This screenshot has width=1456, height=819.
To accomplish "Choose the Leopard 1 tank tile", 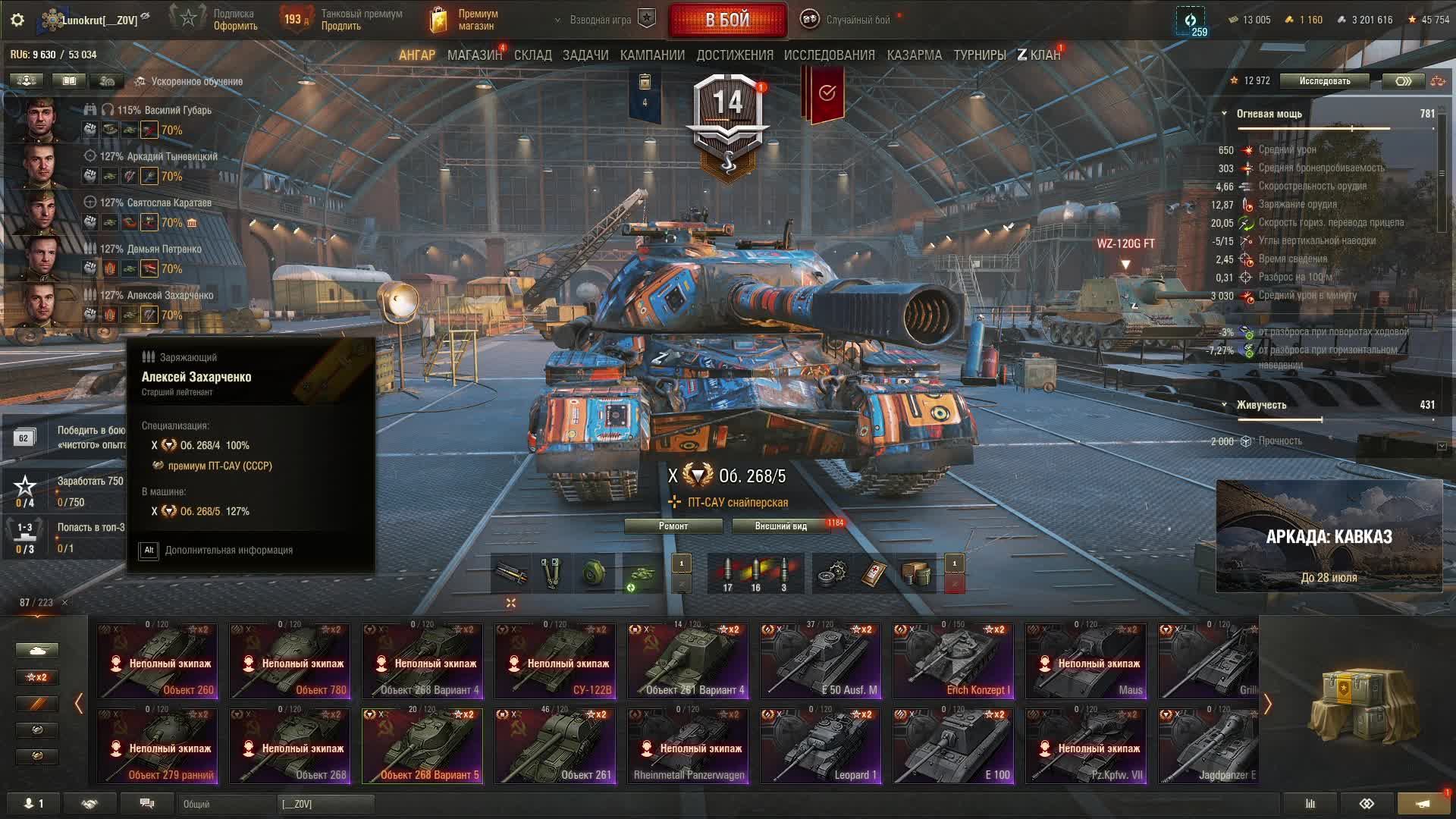I will click(821, 745).
